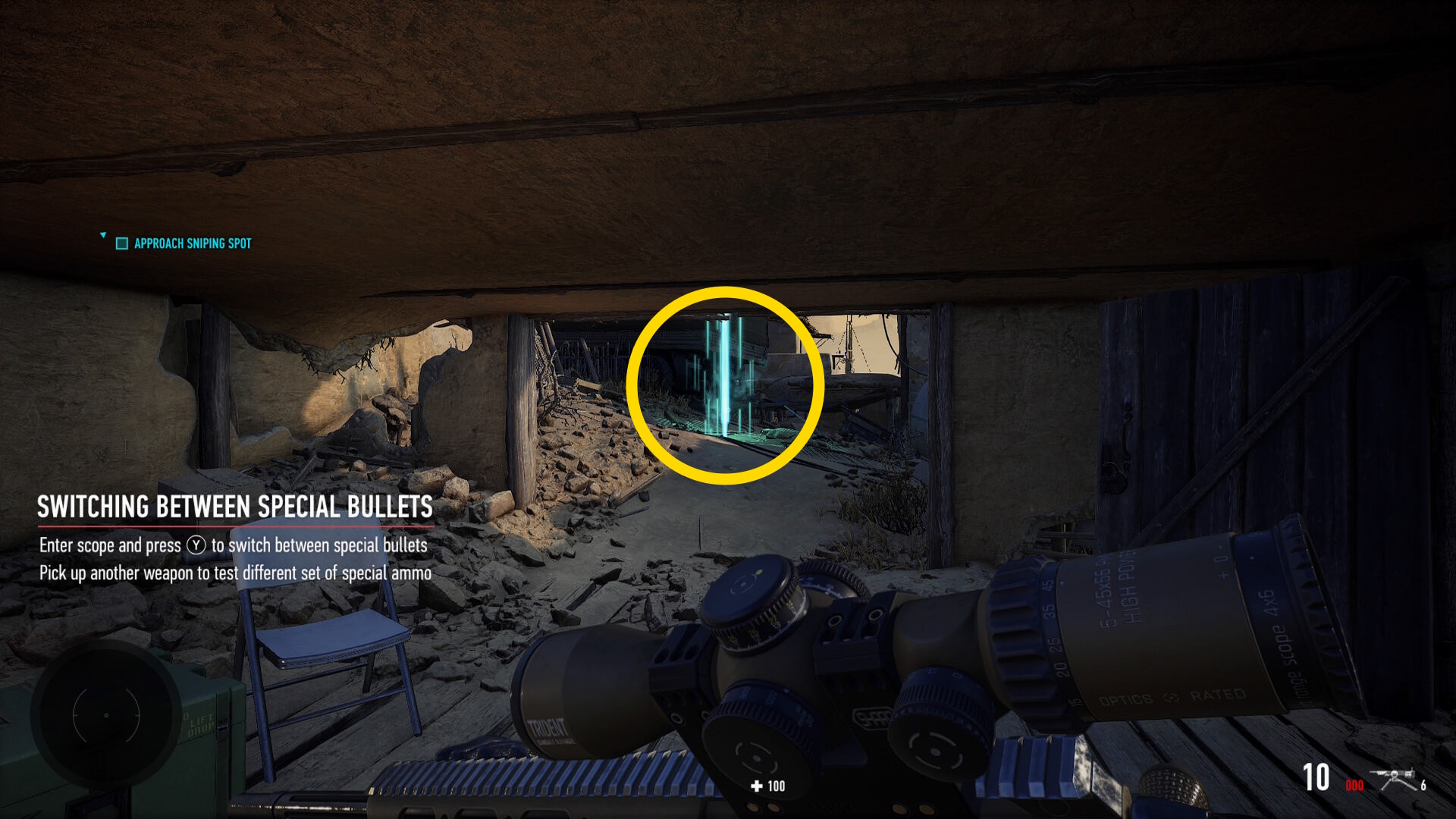Click the circular compass radar
Image resolution: width=1456 pixels, height=819 pixels.
point(106,715)
